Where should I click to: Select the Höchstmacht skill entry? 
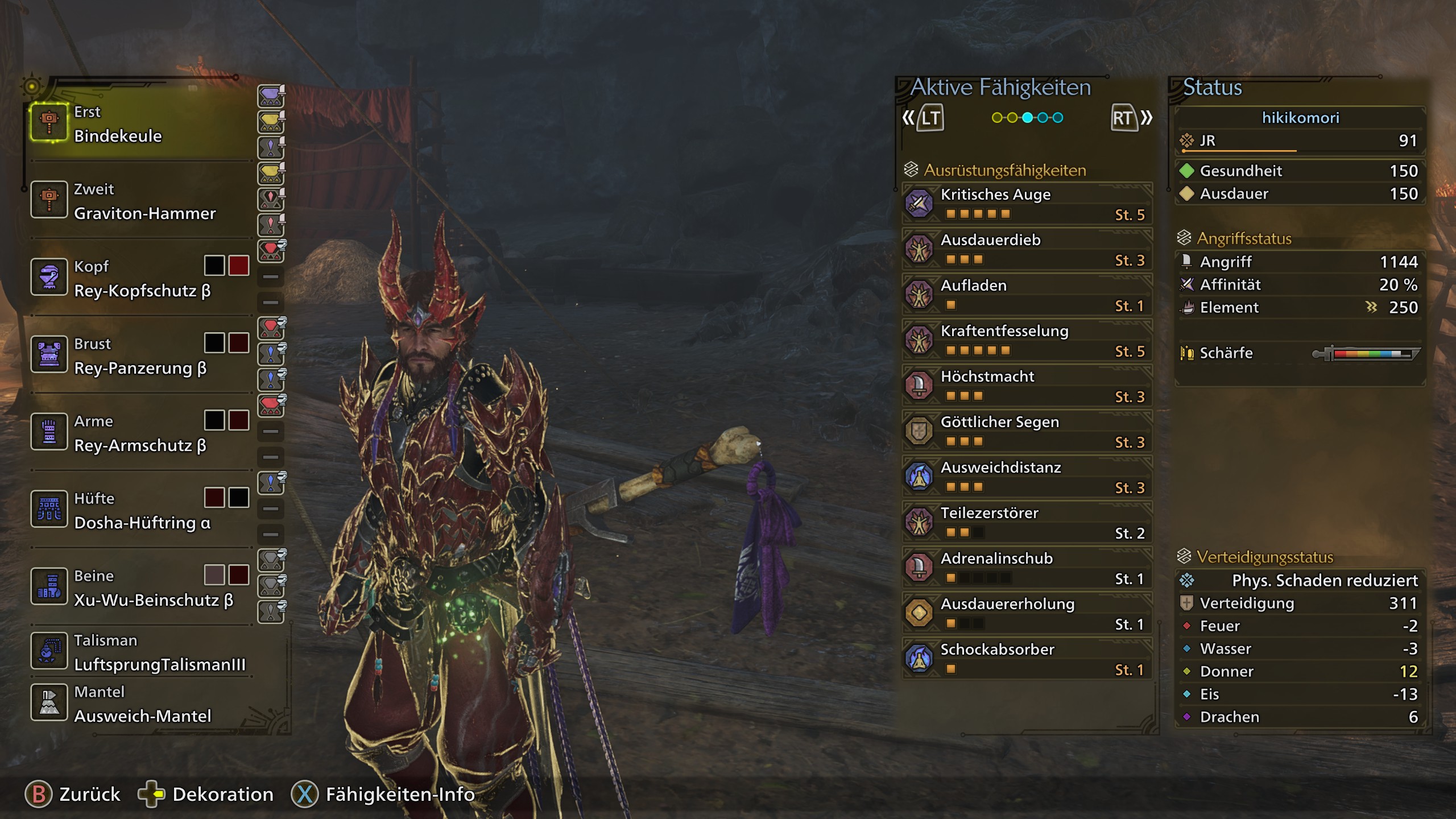1027,386
